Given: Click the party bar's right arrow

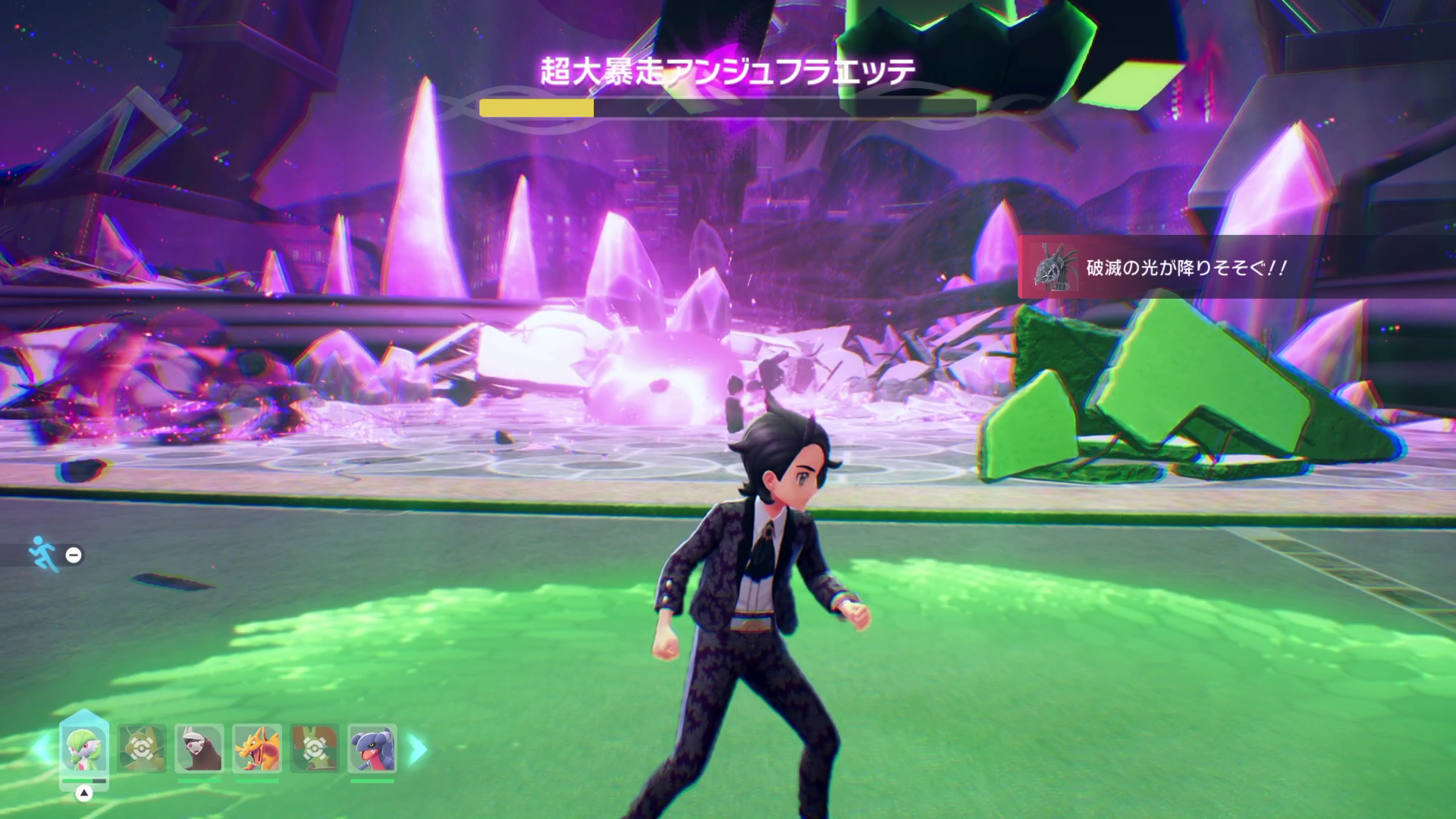Looking at the screenshot, I should 418,749.
